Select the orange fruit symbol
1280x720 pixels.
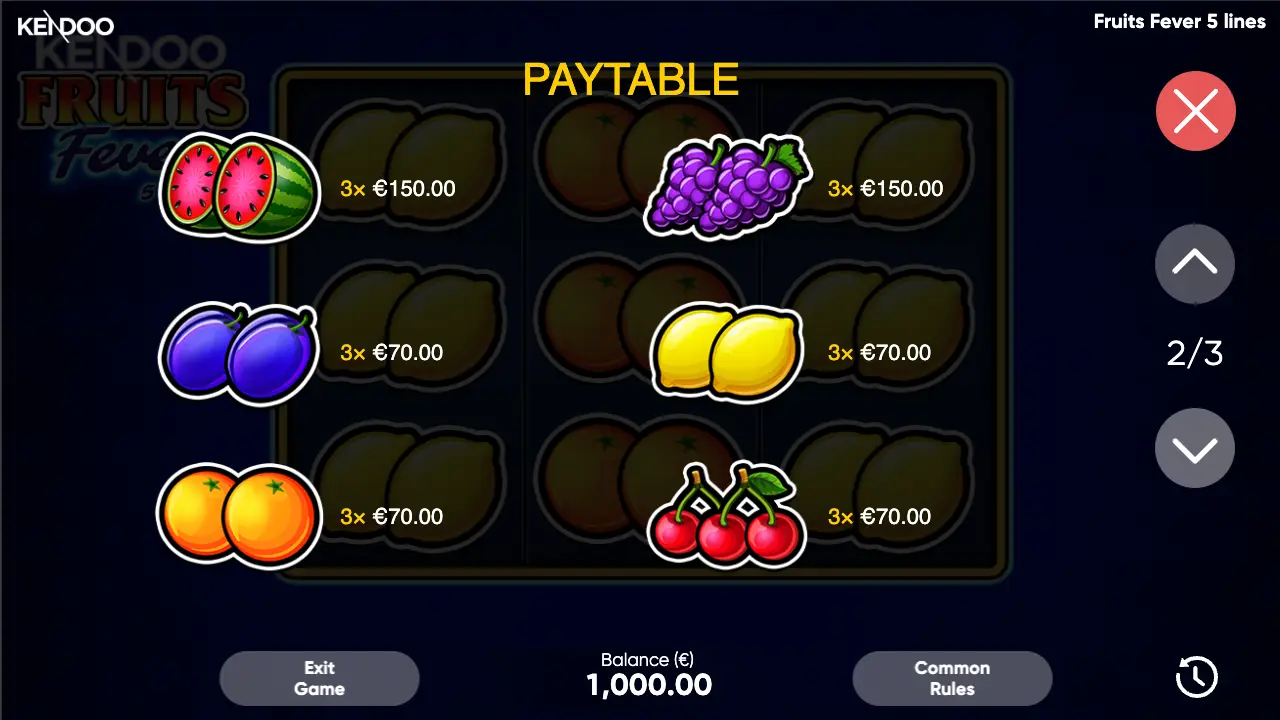[x=238, y=515]
